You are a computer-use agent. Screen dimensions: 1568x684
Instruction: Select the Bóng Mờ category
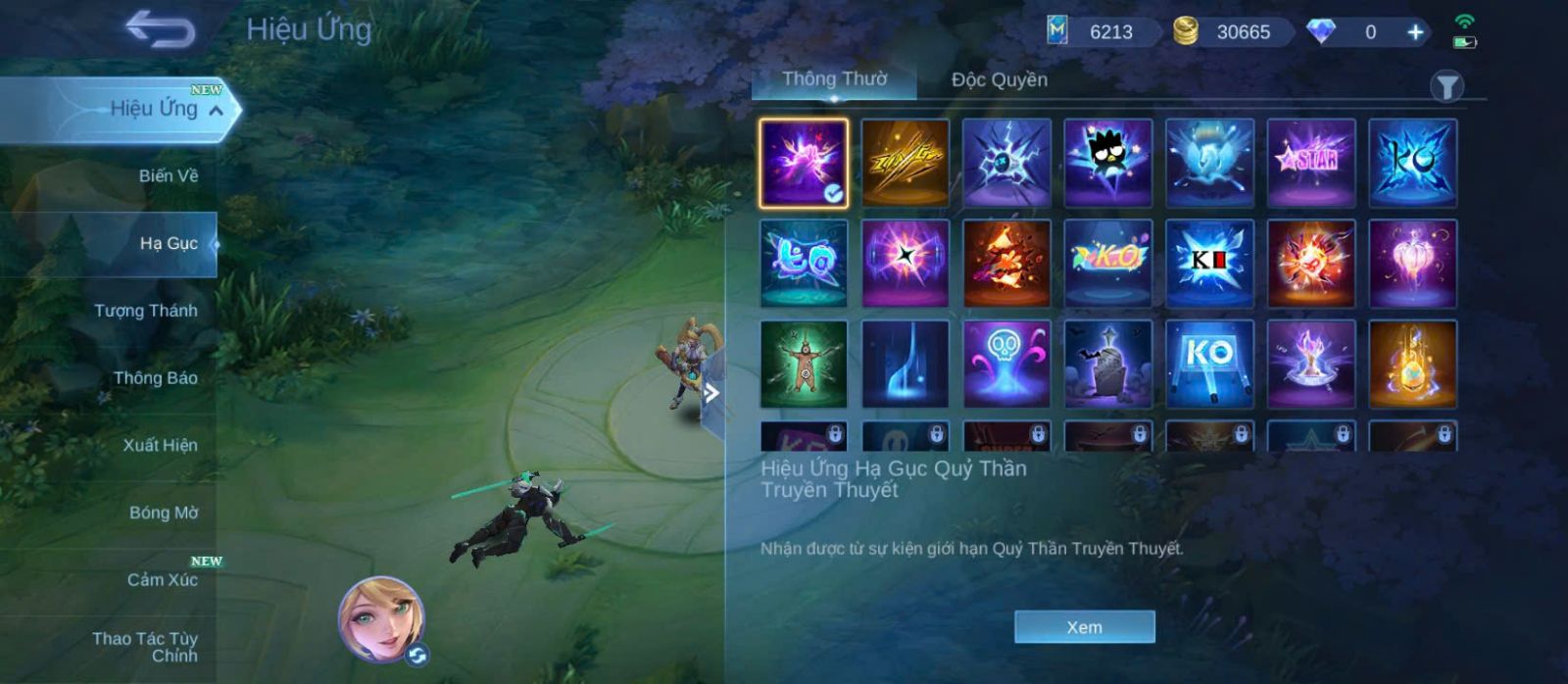tap(163, 513)
